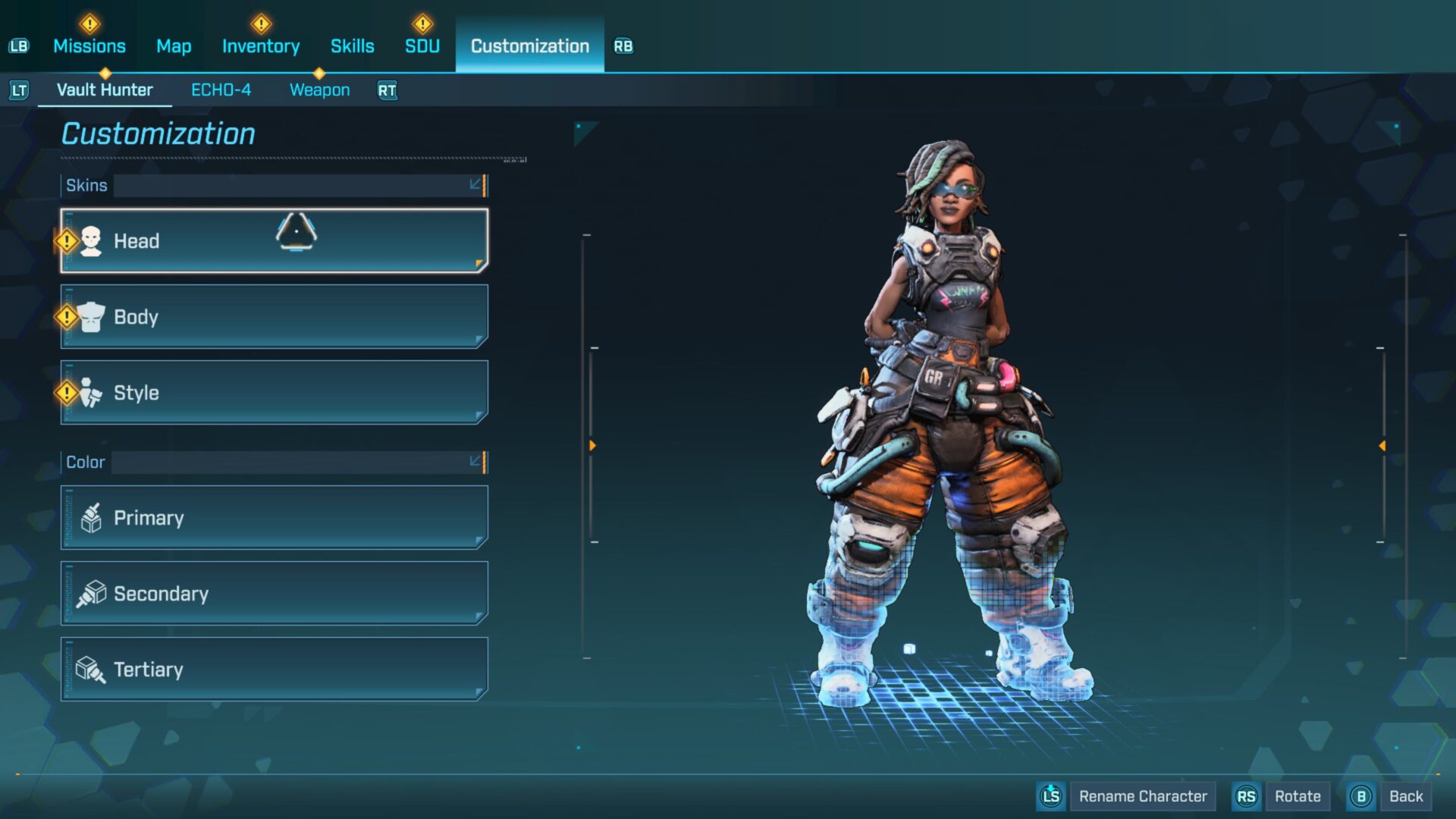1456x819 pixels.
Task: Select the Head skin option
Action: click(274, 241)
